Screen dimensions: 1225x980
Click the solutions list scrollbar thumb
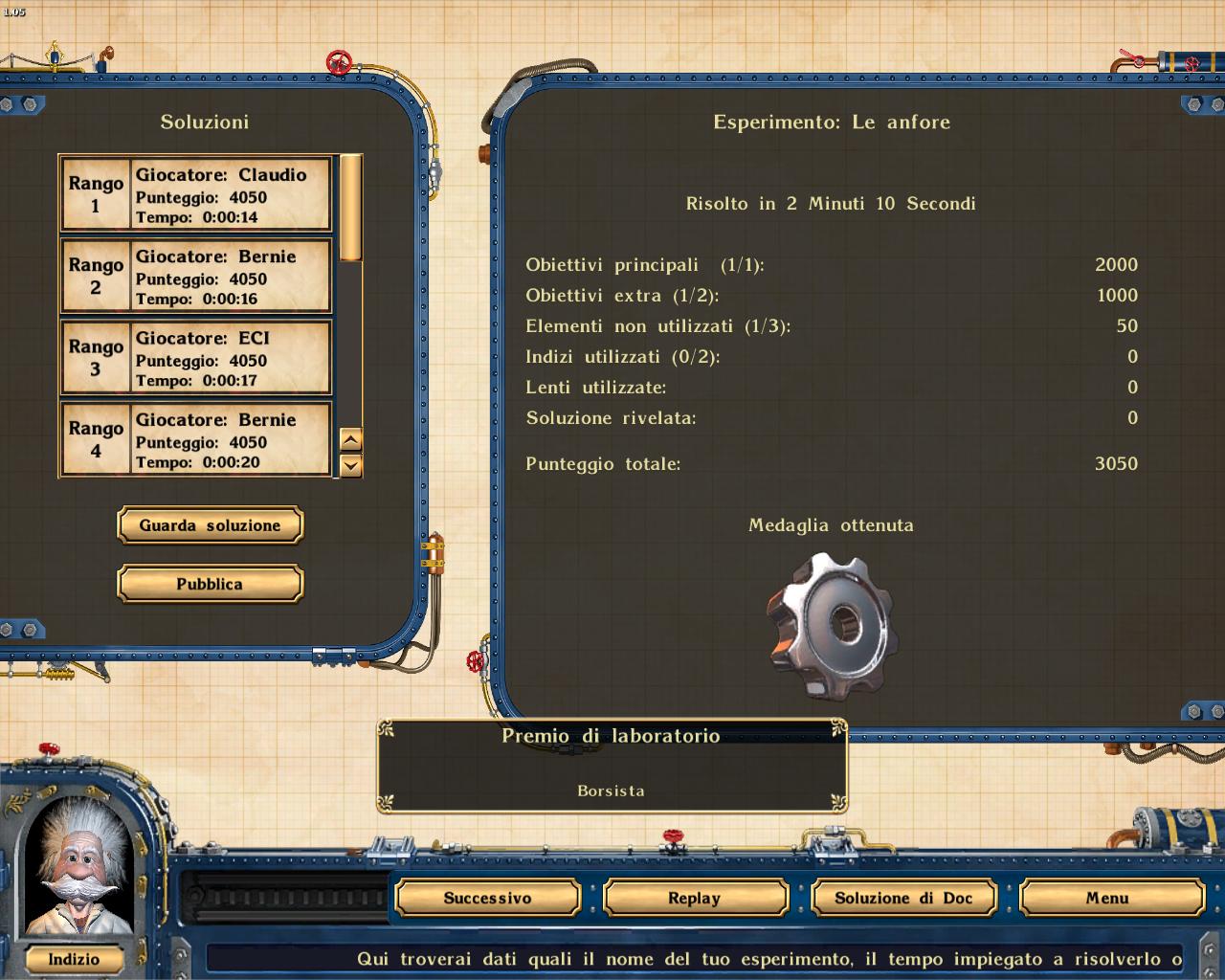coord(351,207)
